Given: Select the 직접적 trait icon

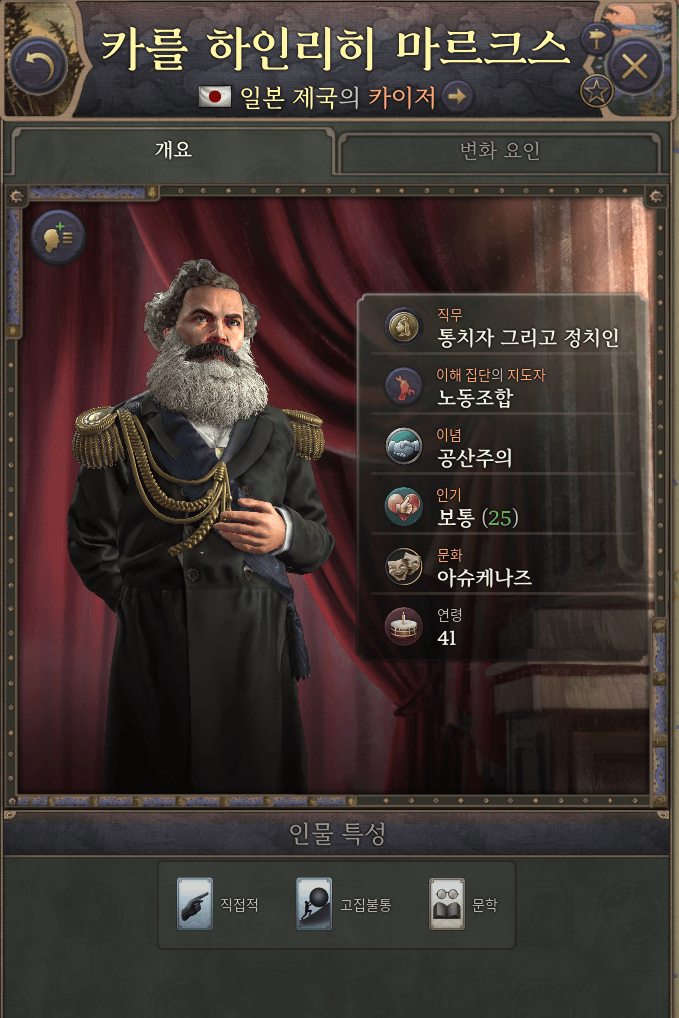Looking at the screenshot, I should [x=195, y=904].
